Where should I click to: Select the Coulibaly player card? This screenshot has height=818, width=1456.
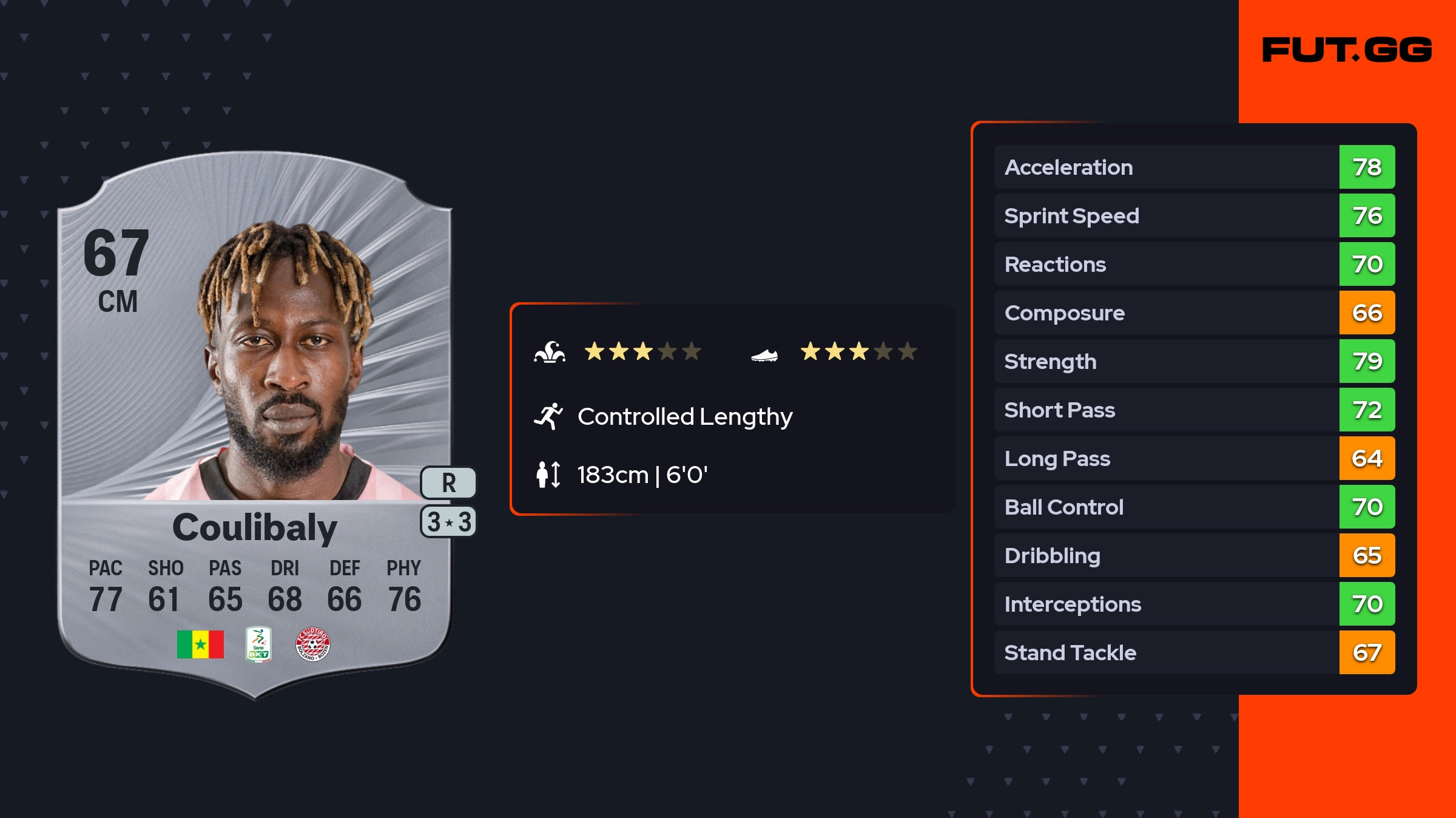click(x=255, y=425)
